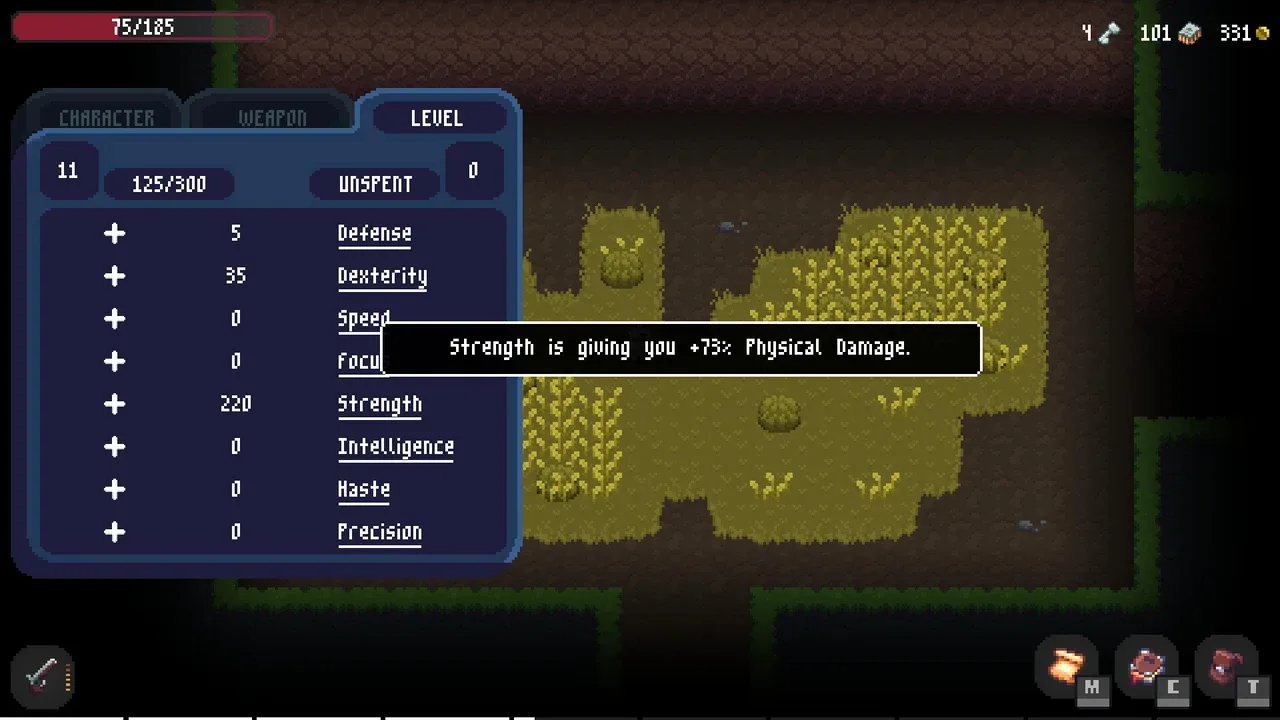Add a point to Strength

(x=115, y=404)
